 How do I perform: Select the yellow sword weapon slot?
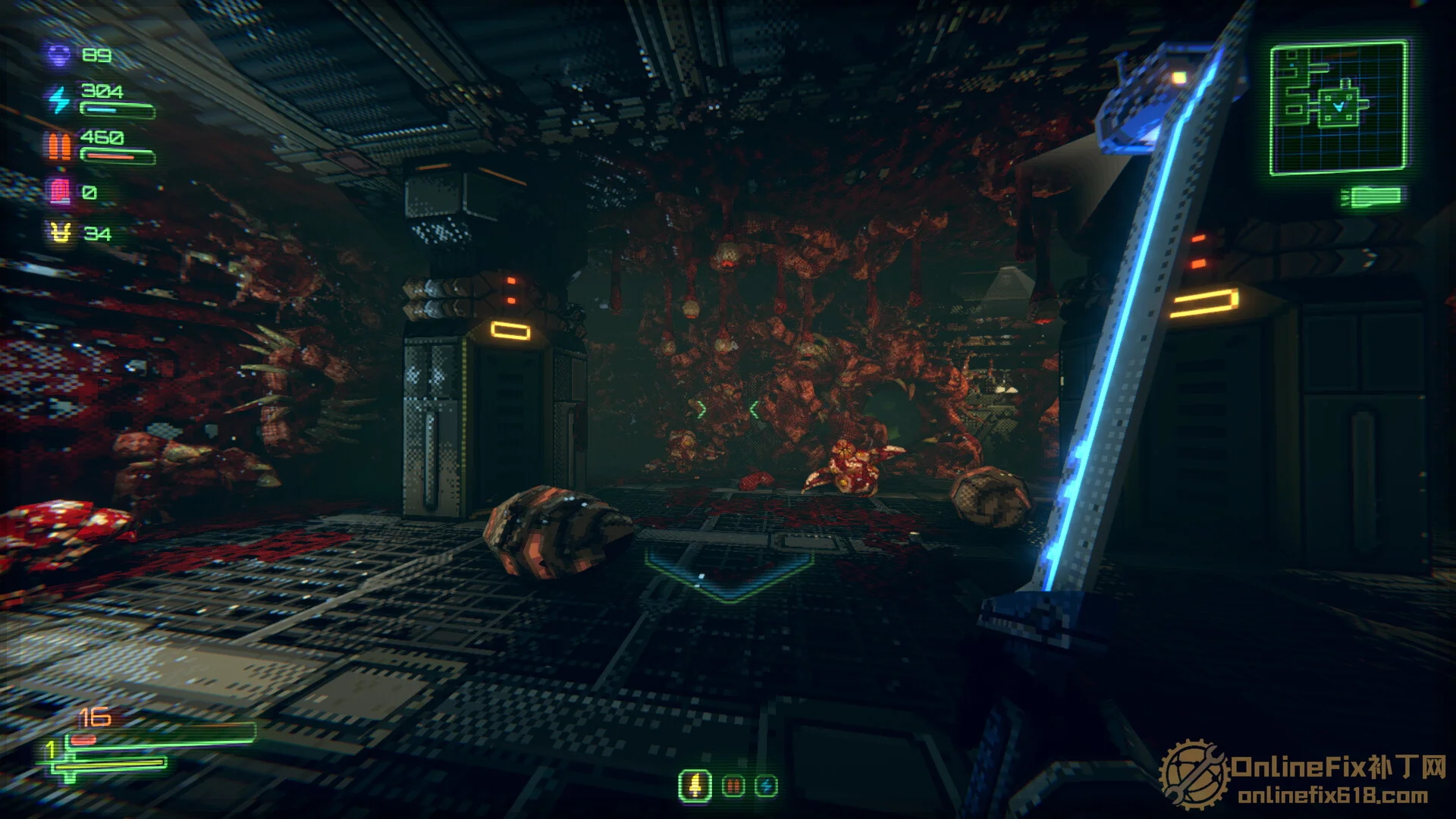point(695,786)
